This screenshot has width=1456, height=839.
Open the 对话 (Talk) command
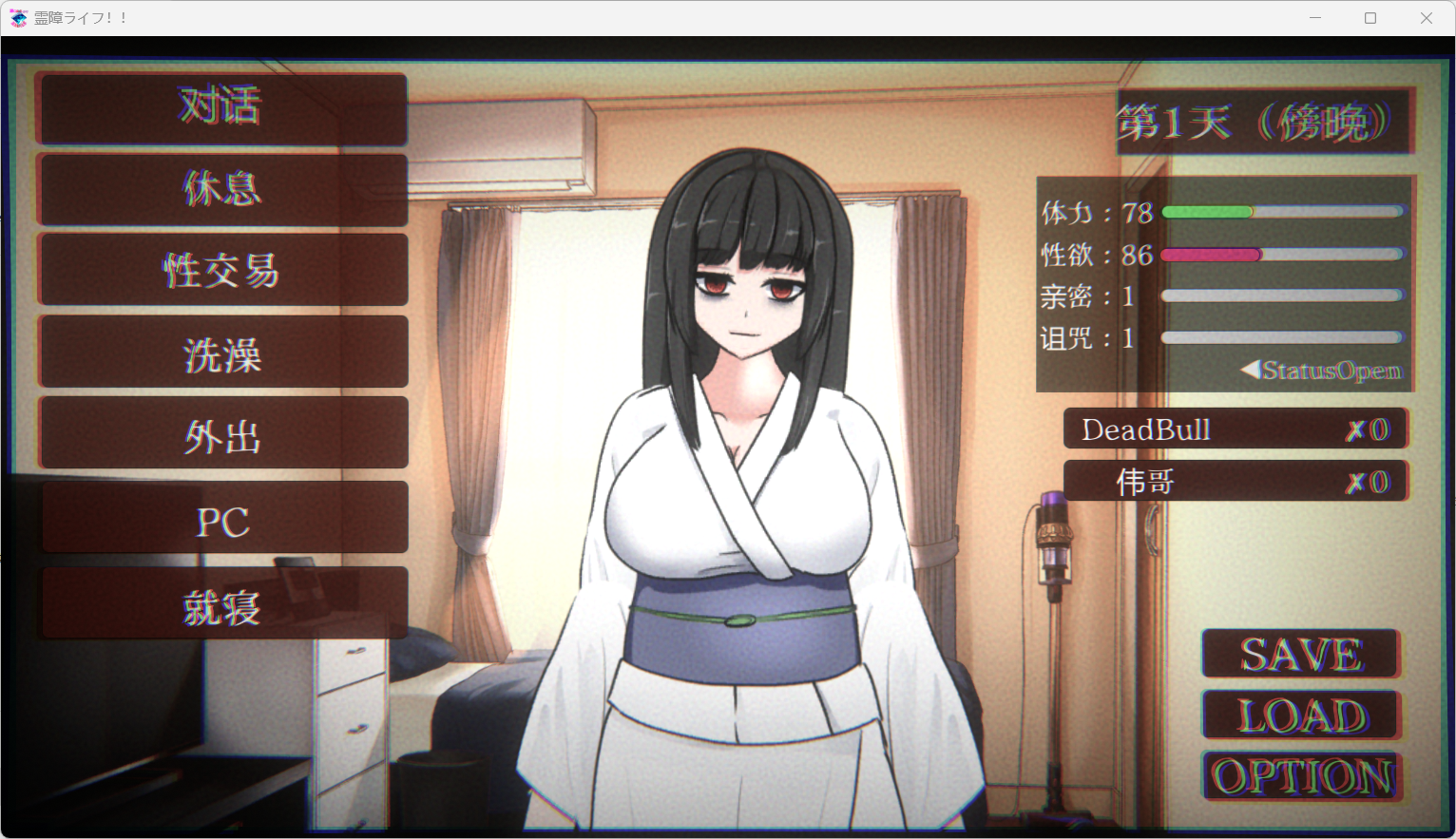coord(220,107)
